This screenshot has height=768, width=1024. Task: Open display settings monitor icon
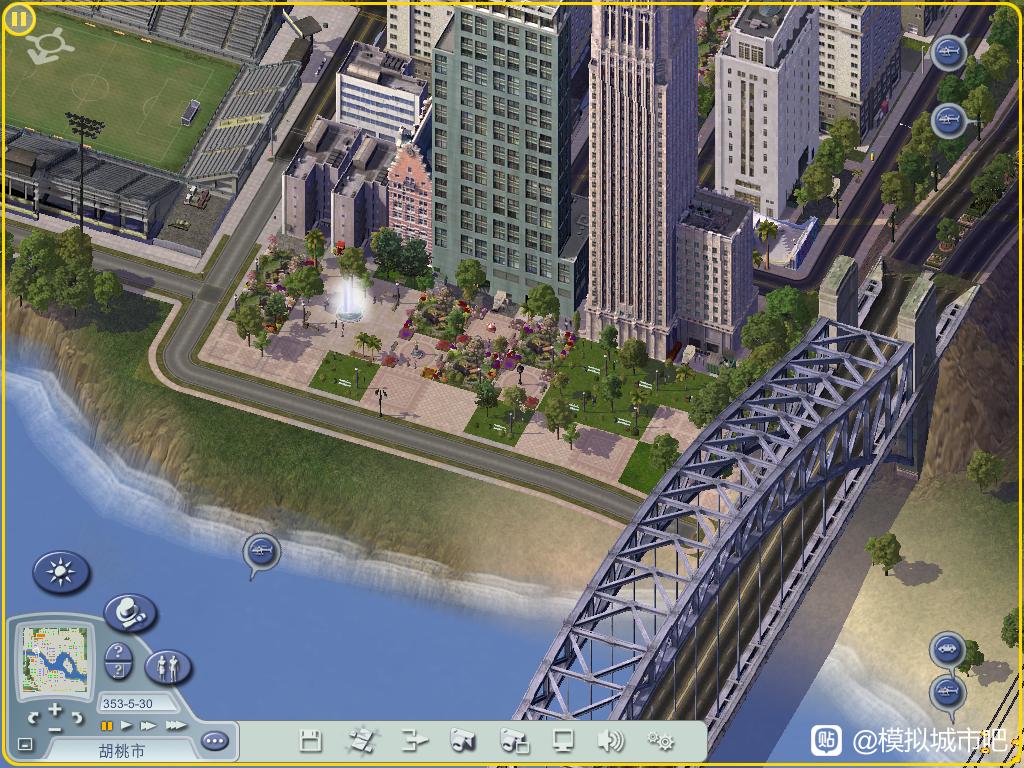click(x=563, y=741)
